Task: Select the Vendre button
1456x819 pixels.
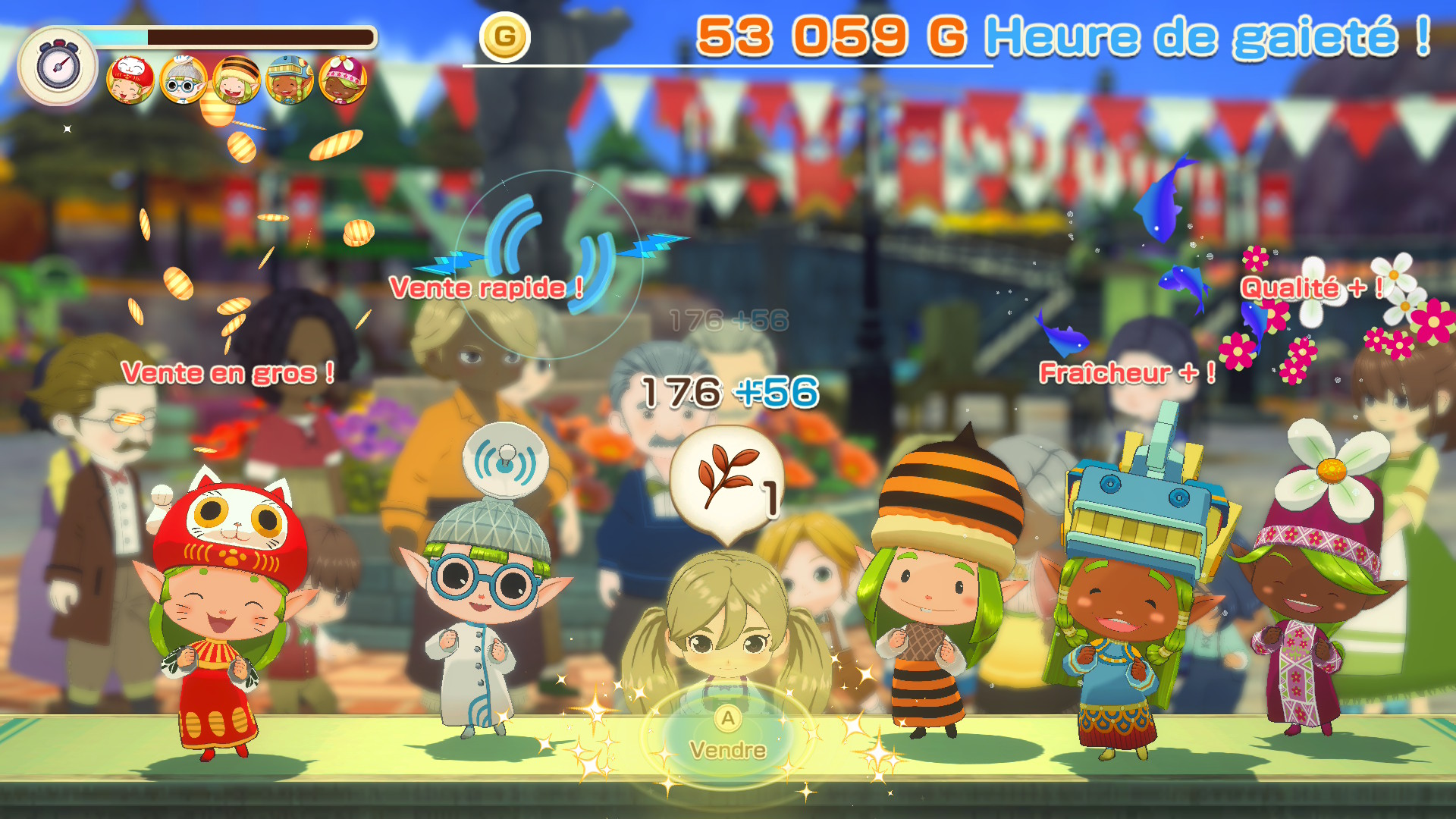Action: 727,737
